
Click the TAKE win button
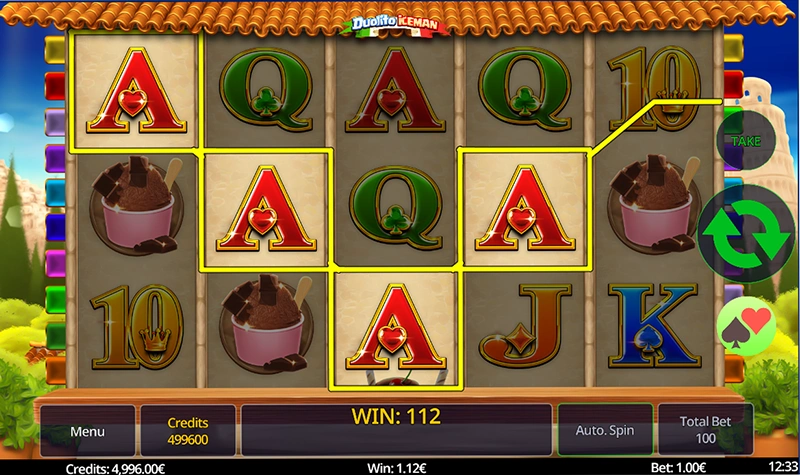tap(745, 141)
